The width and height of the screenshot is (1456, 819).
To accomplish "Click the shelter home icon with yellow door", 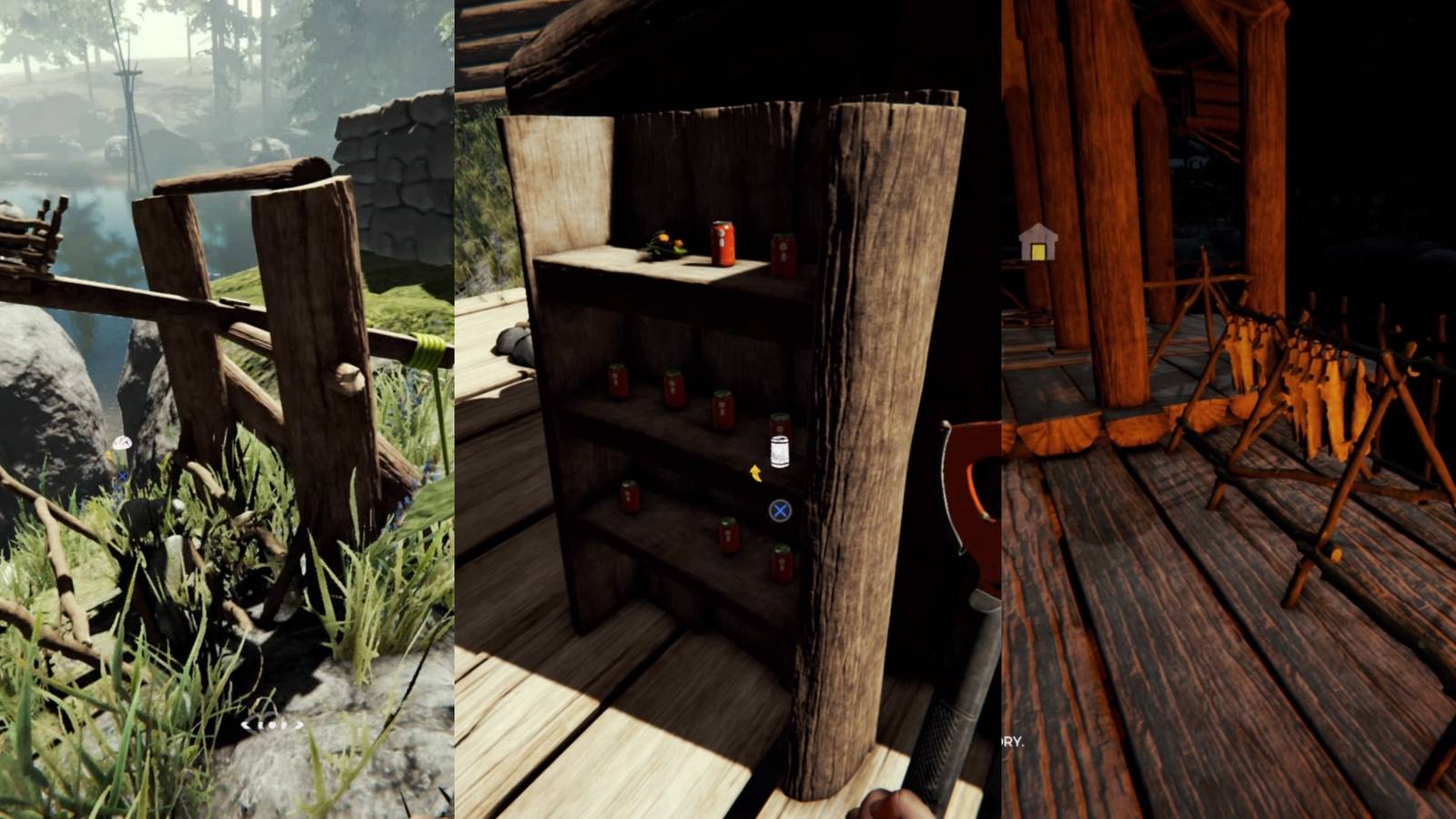I will click(1038, 241).
